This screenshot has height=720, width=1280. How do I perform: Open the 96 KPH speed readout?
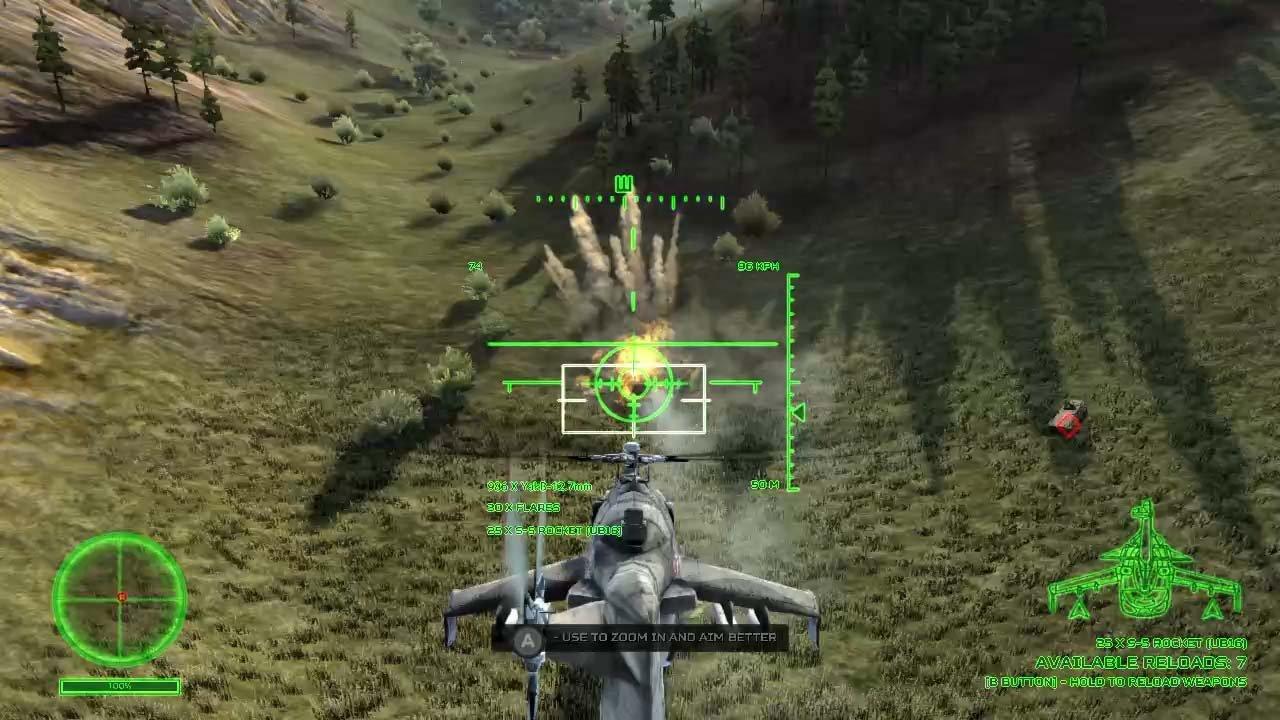click(758, 267)
